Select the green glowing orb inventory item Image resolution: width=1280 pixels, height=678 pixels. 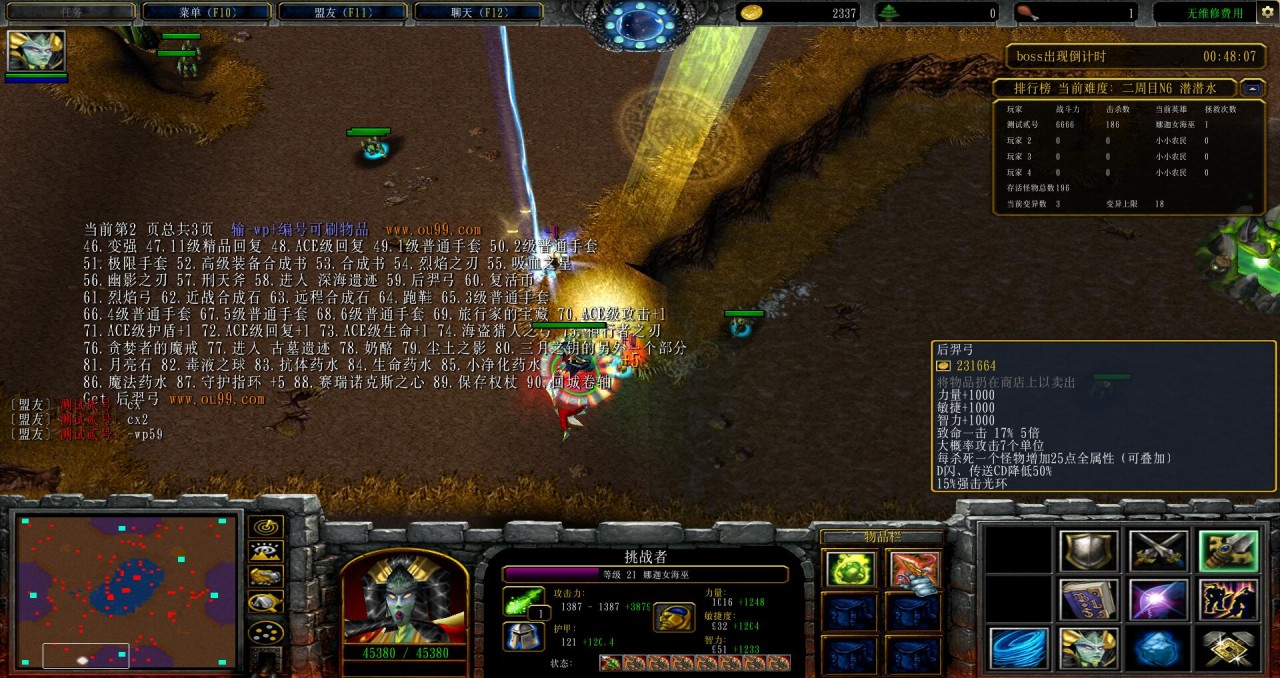pyautogui.click(x=850, y=570)
